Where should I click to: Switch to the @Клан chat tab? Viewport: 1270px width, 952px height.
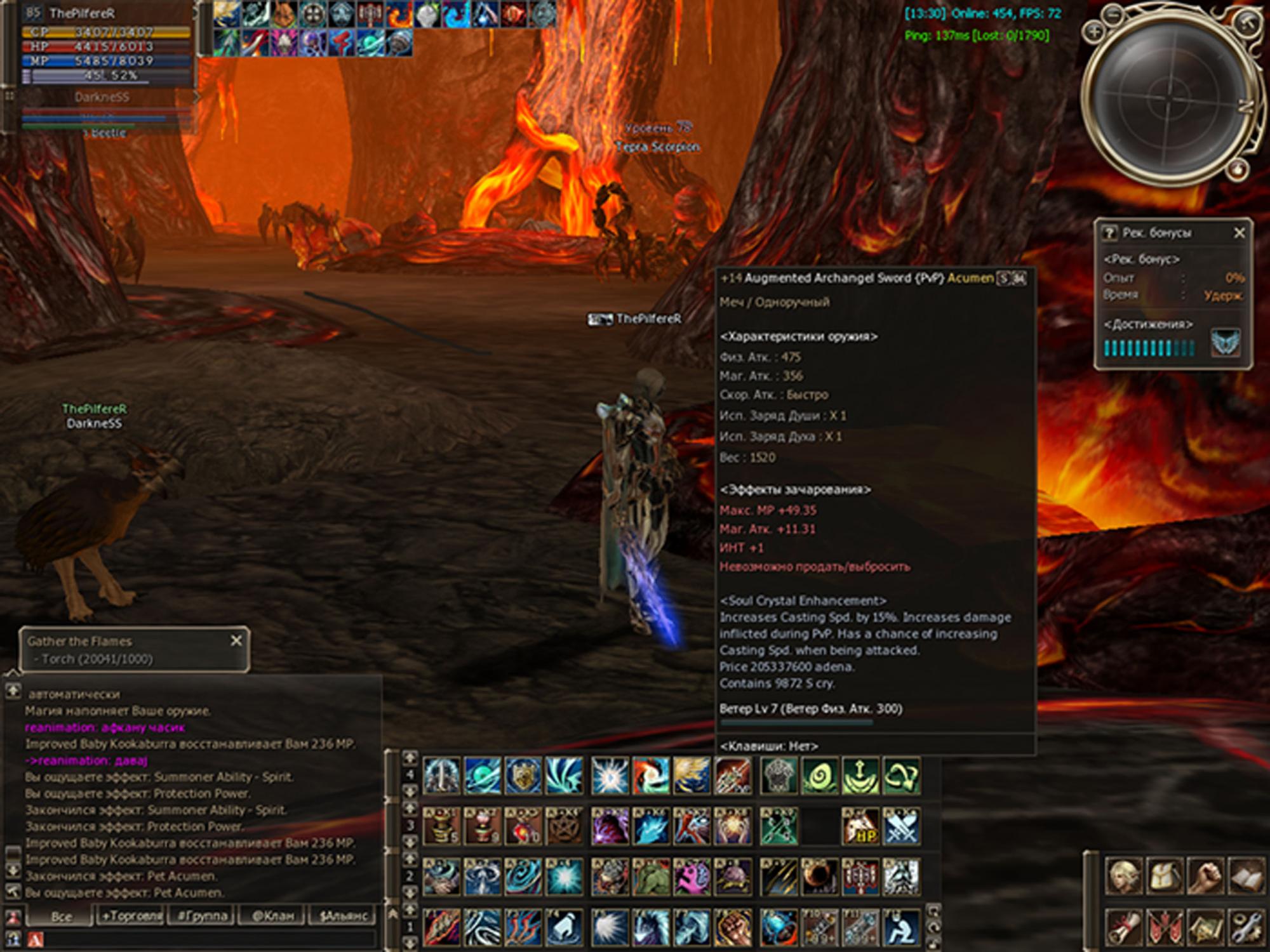click(x=273, y=916)
